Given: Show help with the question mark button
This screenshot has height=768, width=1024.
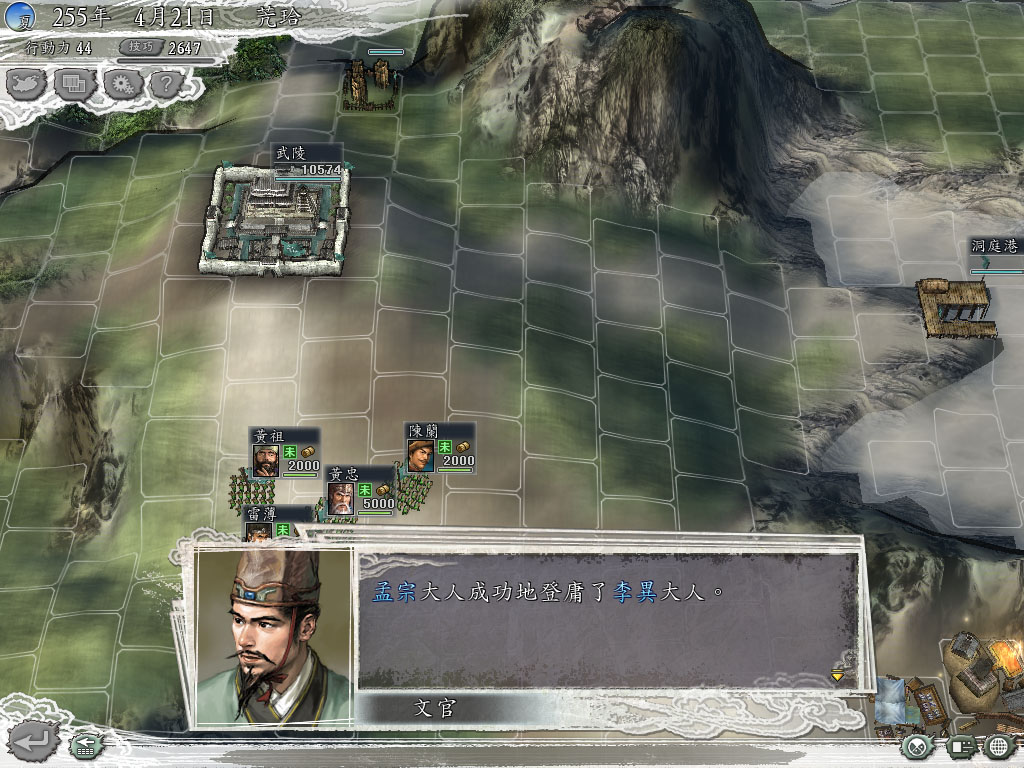Looking at the screenshot, I should [165, 83].
